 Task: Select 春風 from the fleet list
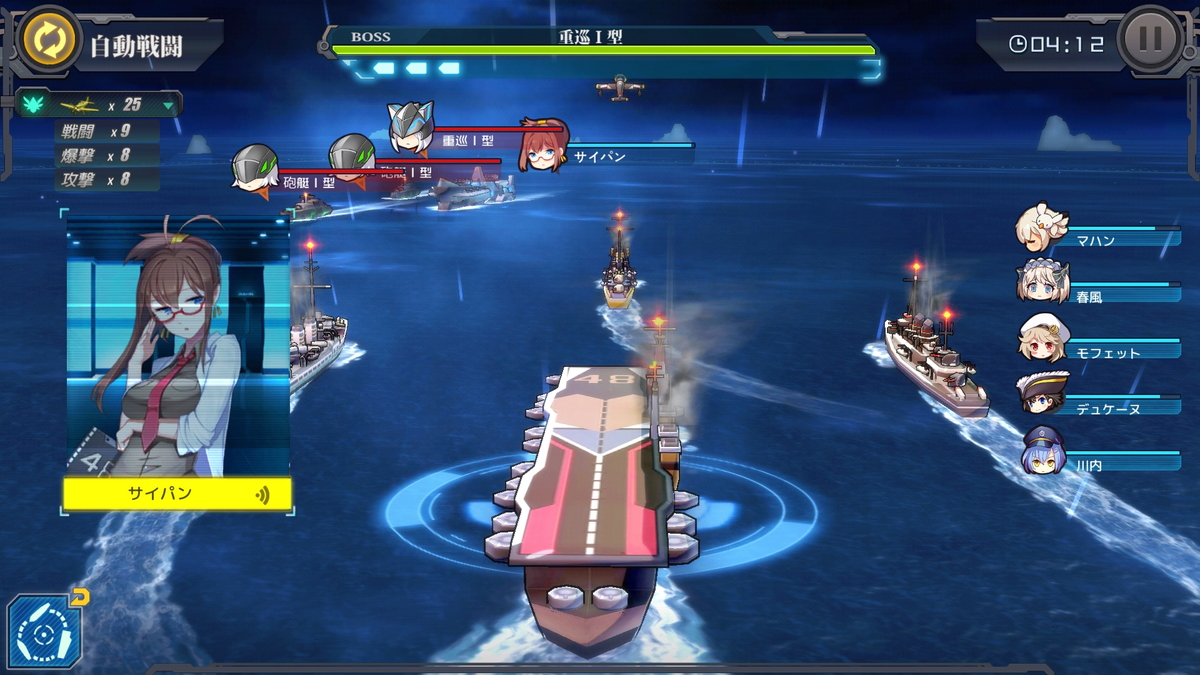click(x=1038, y=283)
